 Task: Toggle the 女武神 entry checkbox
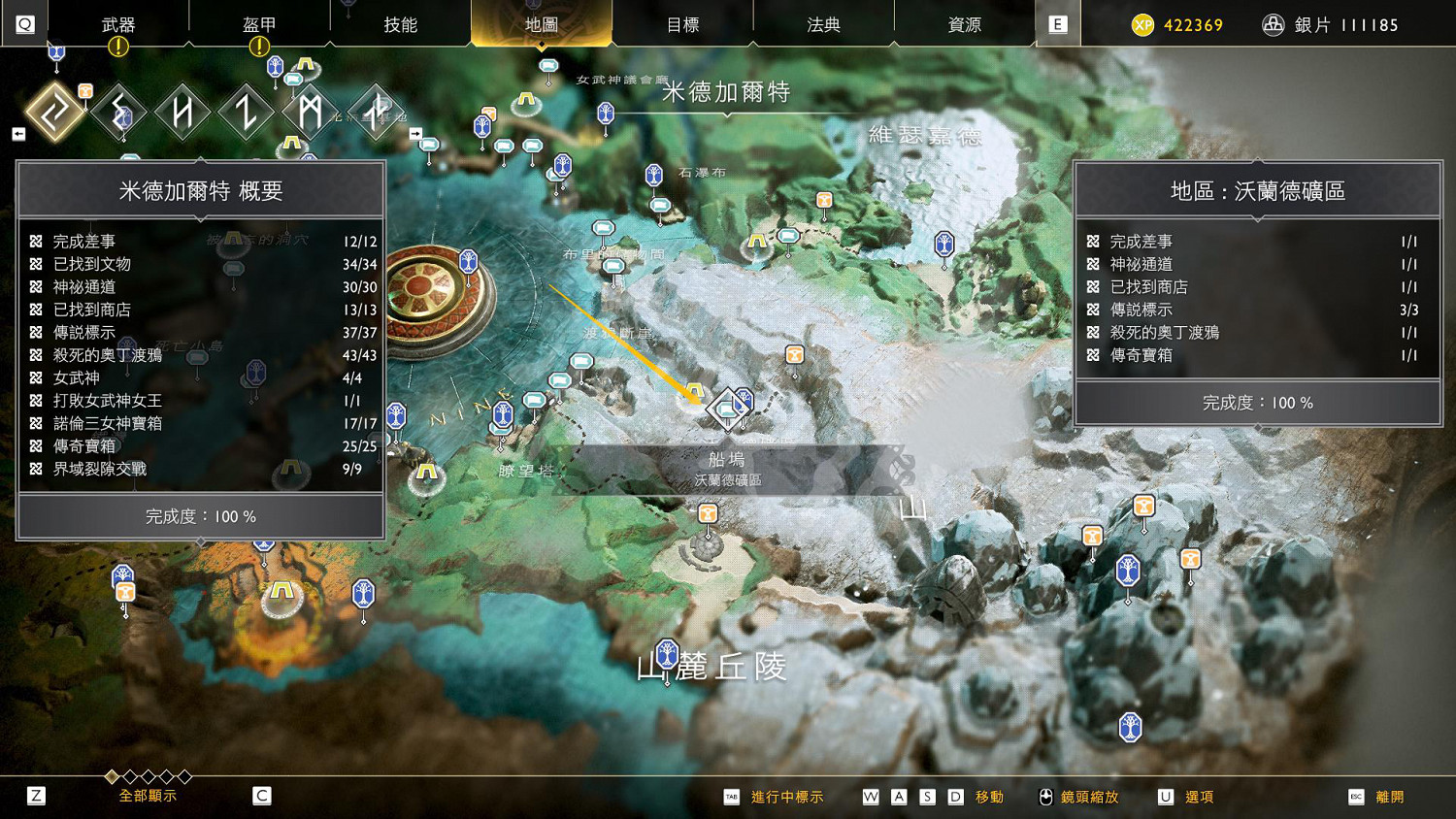pos(36,377)
